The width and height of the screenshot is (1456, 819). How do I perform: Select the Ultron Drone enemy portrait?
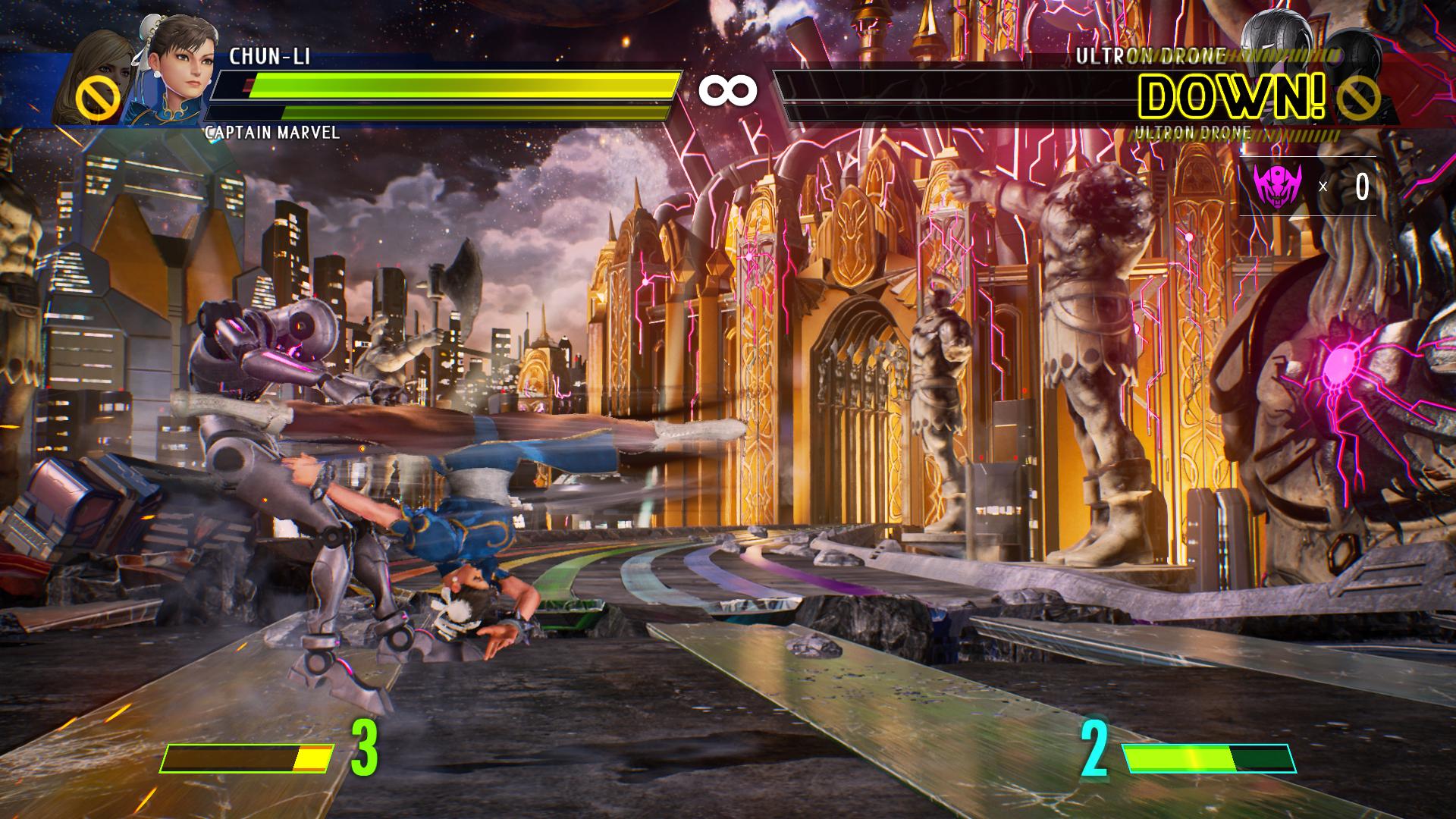click(x=1276, y=42)
